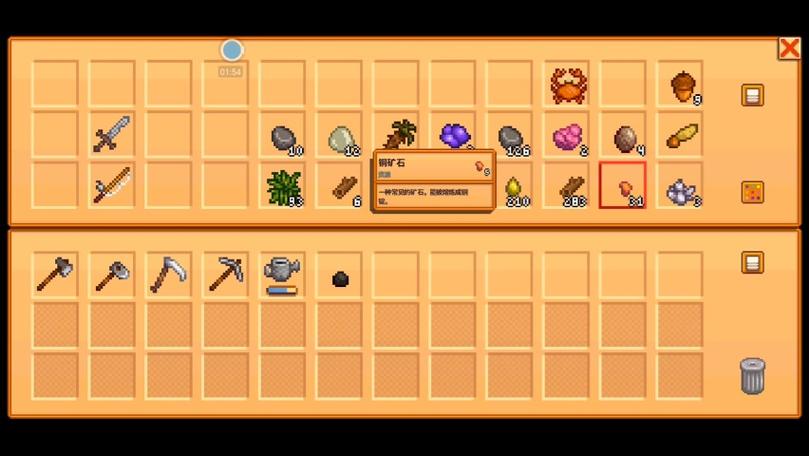
Task: Select the wood stack of 283
Action: pyautogui.click(x=570, y=186)
